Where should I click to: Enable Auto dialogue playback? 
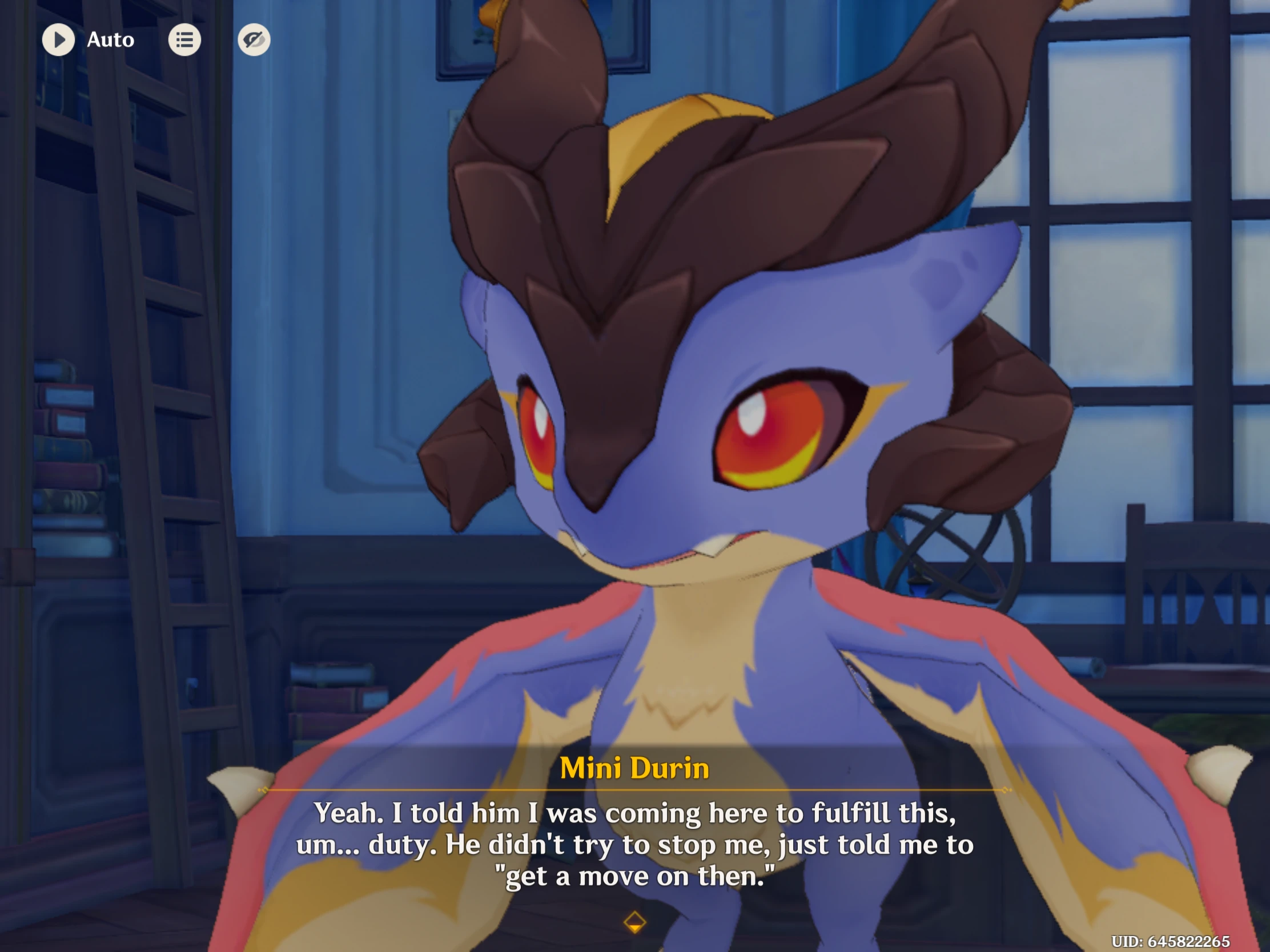click(59, 39)
